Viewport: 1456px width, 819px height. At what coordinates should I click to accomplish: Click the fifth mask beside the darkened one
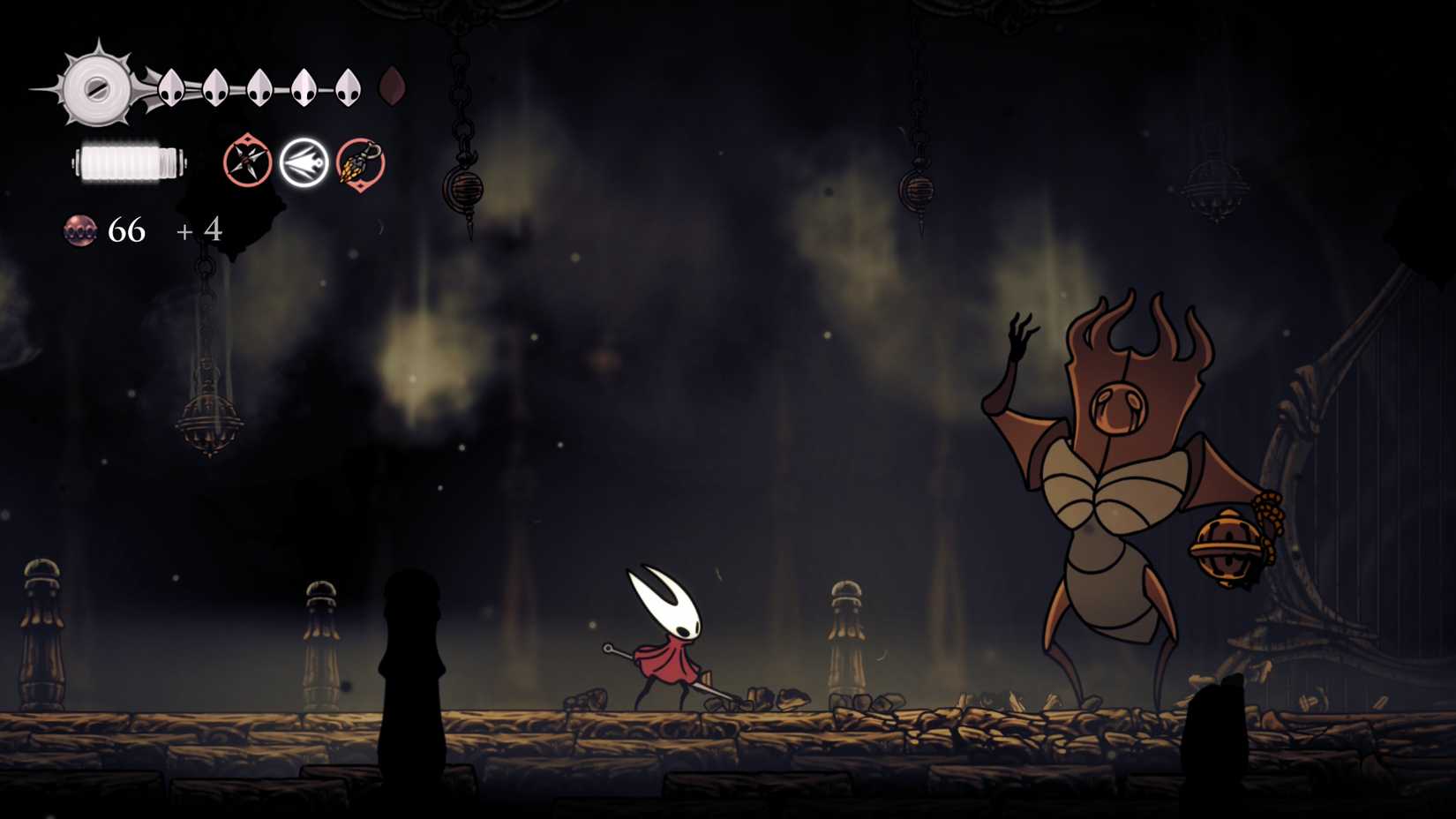point(347,88)
